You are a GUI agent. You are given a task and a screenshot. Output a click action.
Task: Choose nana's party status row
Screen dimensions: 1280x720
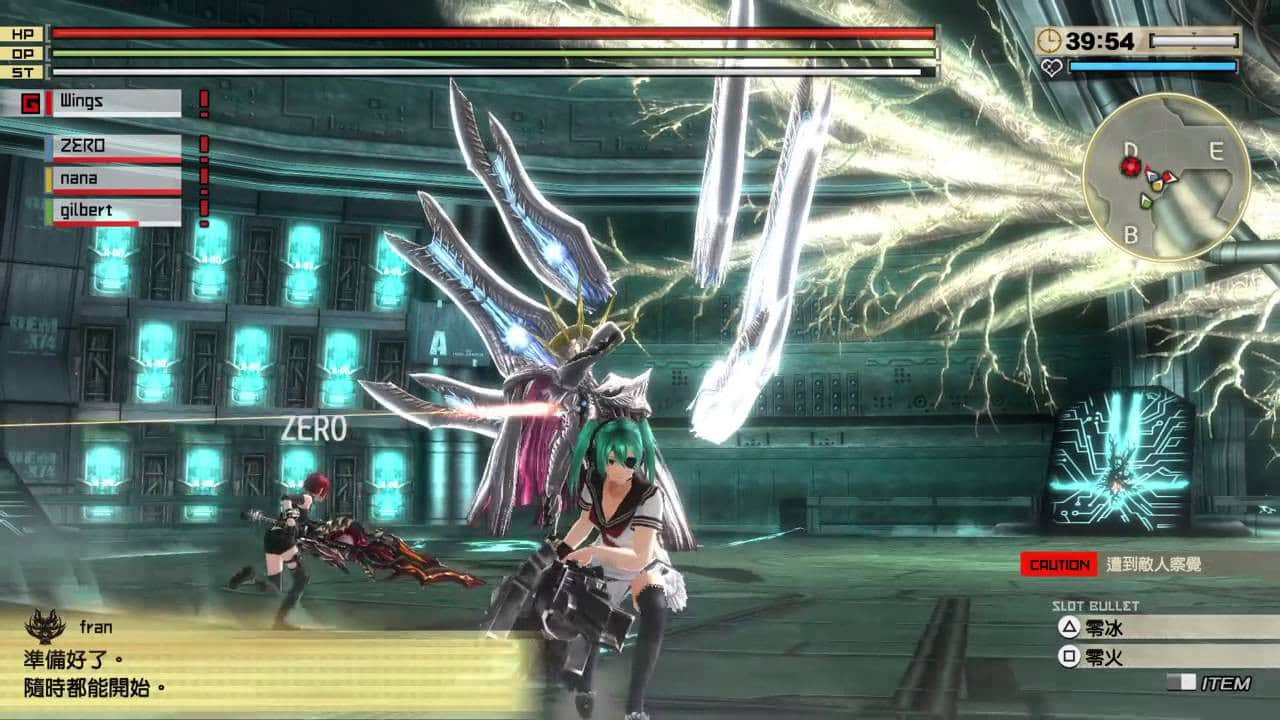(113, 179)
